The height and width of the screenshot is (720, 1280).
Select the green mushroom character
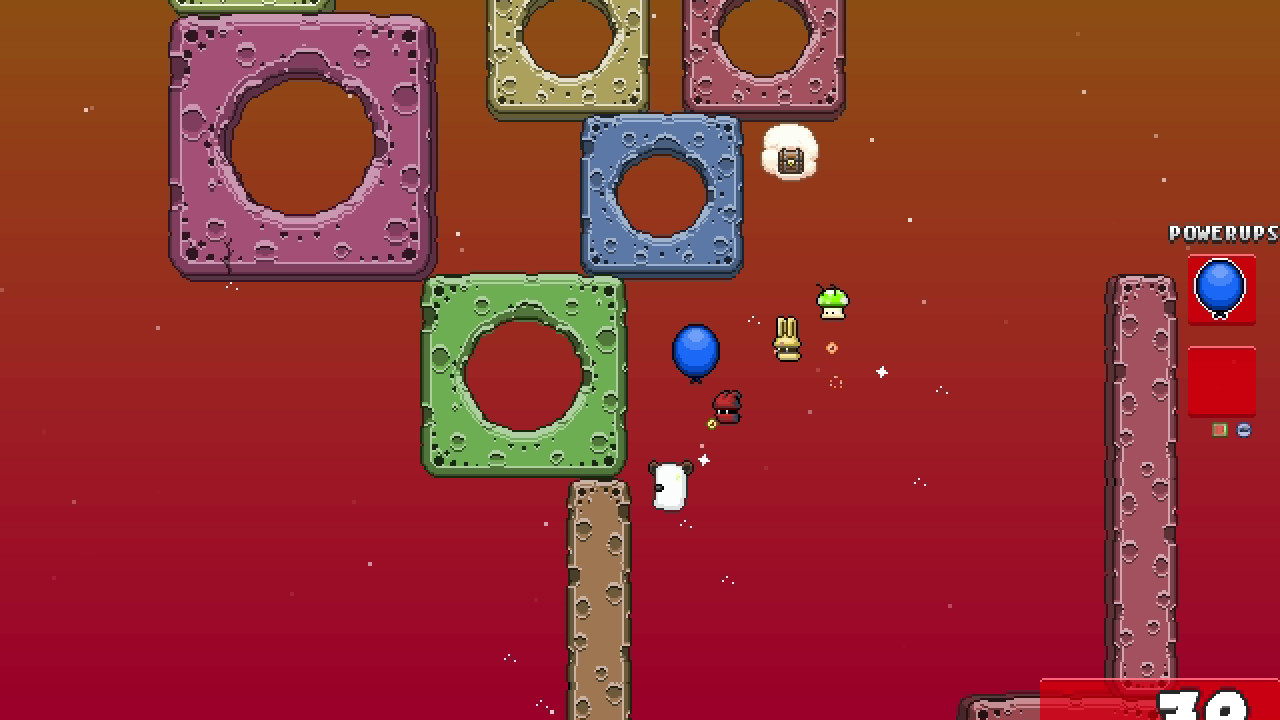click(x=831, y=305)
